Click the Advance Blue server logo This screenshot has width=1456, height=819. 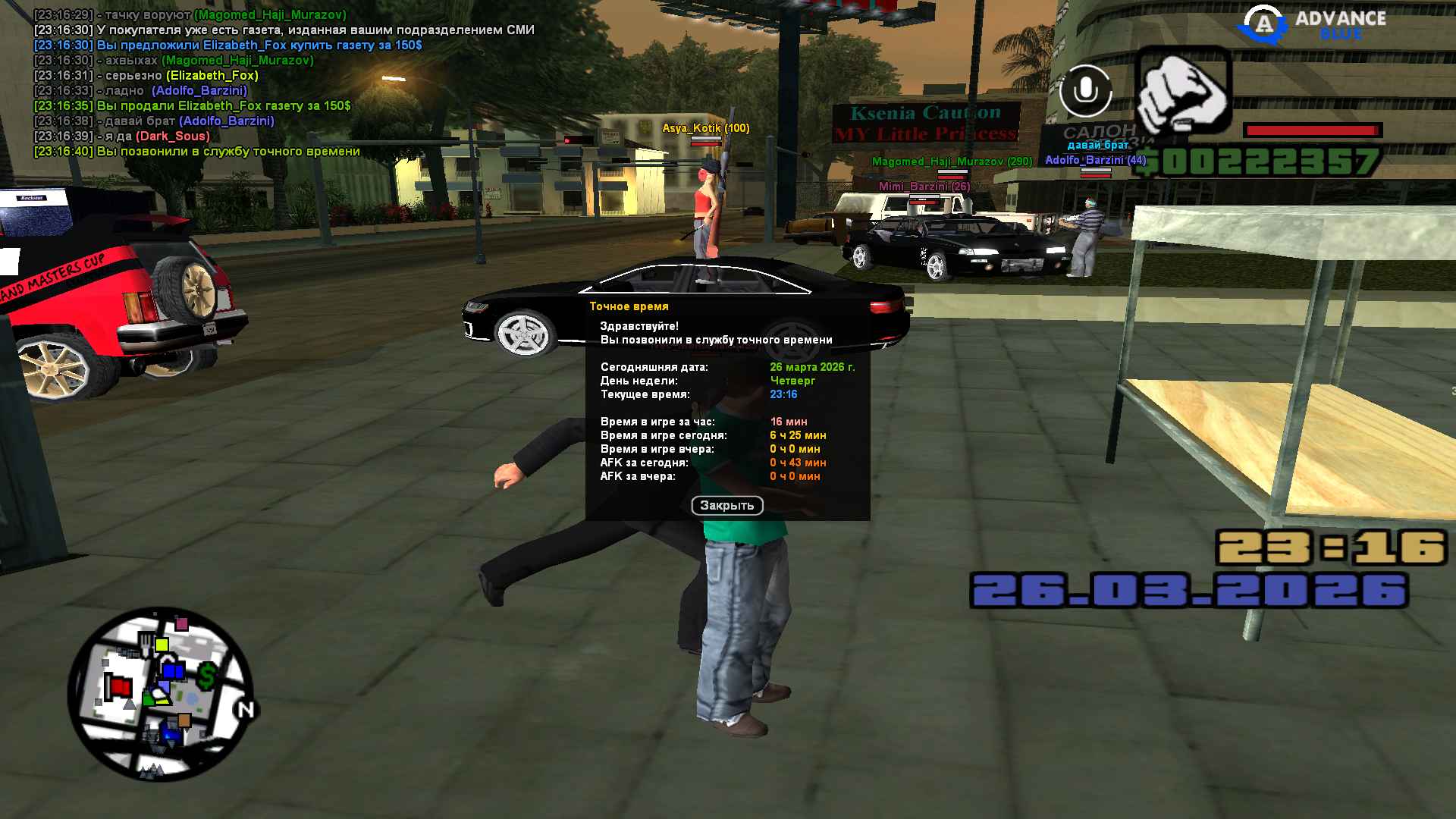point(1313,24)
